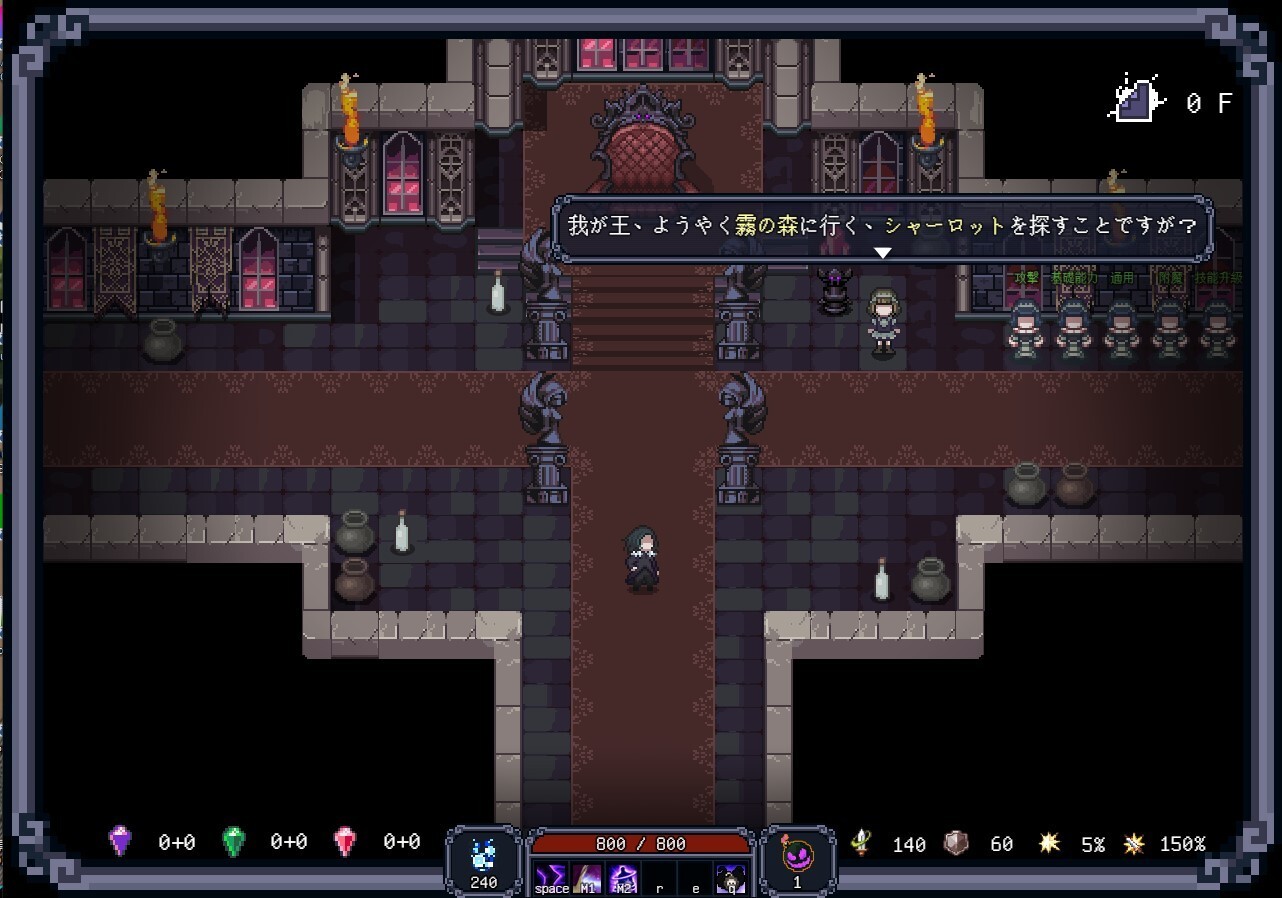
Task: Advance the dialogue with the down arrow
Action: 882,252
